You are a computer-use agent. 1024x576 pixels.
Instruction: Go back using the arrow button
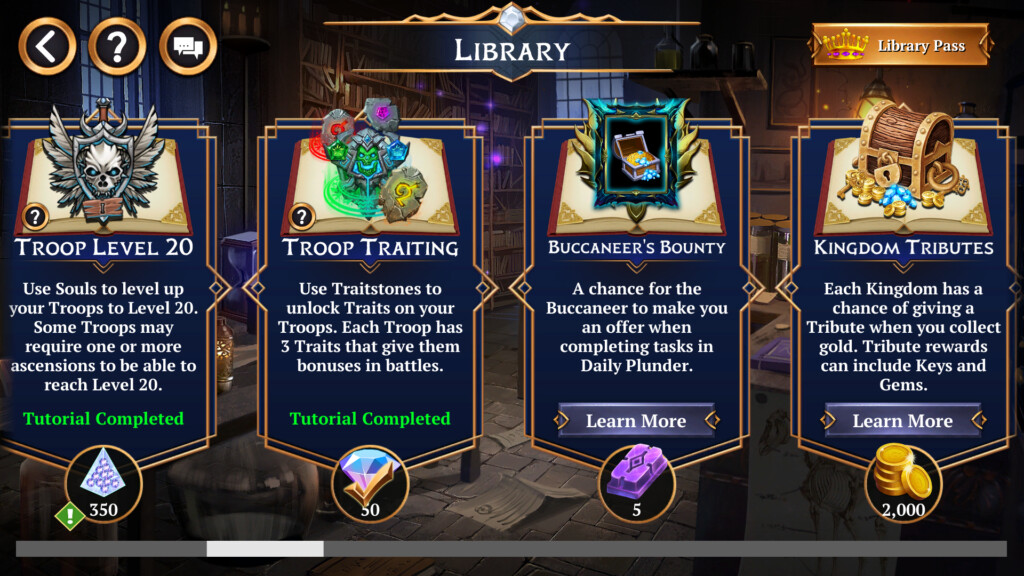point(47,46)
